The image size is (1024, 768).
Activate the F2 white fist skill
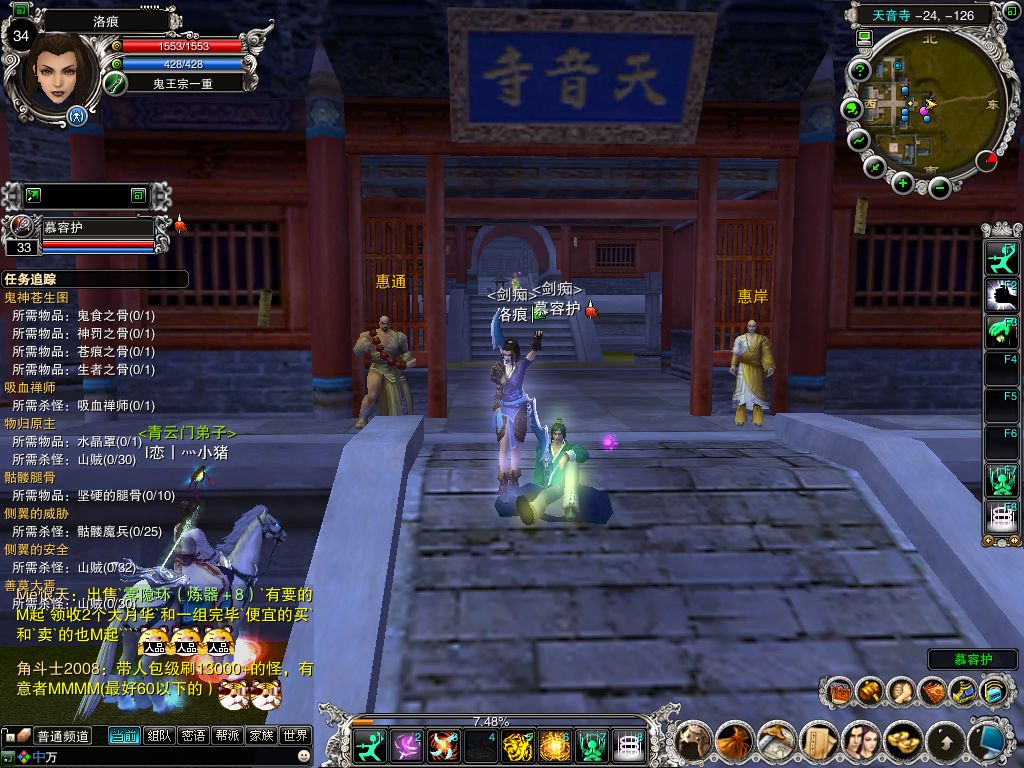[x=1001, y=295]
